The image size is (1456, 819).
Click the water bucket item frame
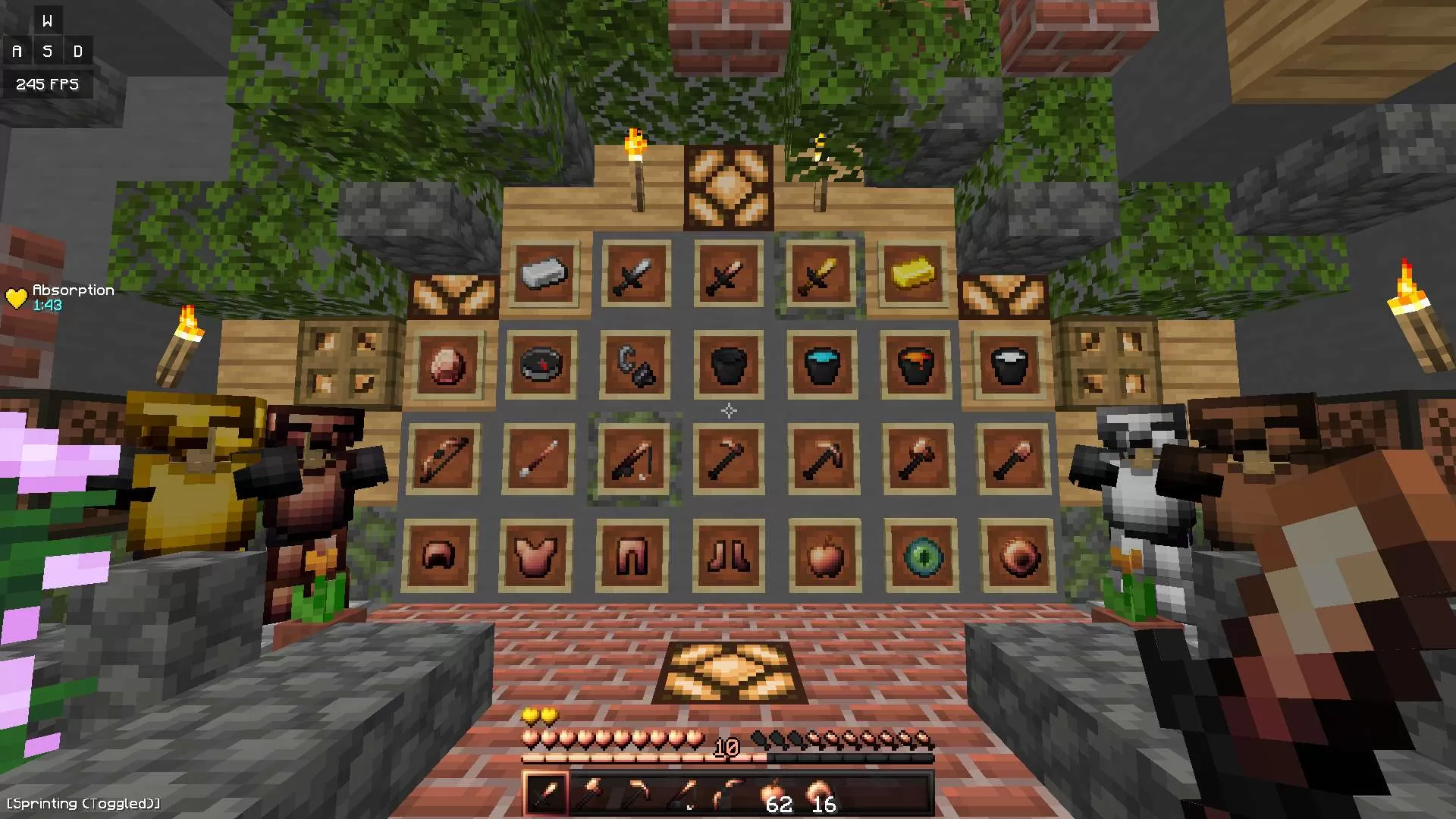[x=821, y=364]
